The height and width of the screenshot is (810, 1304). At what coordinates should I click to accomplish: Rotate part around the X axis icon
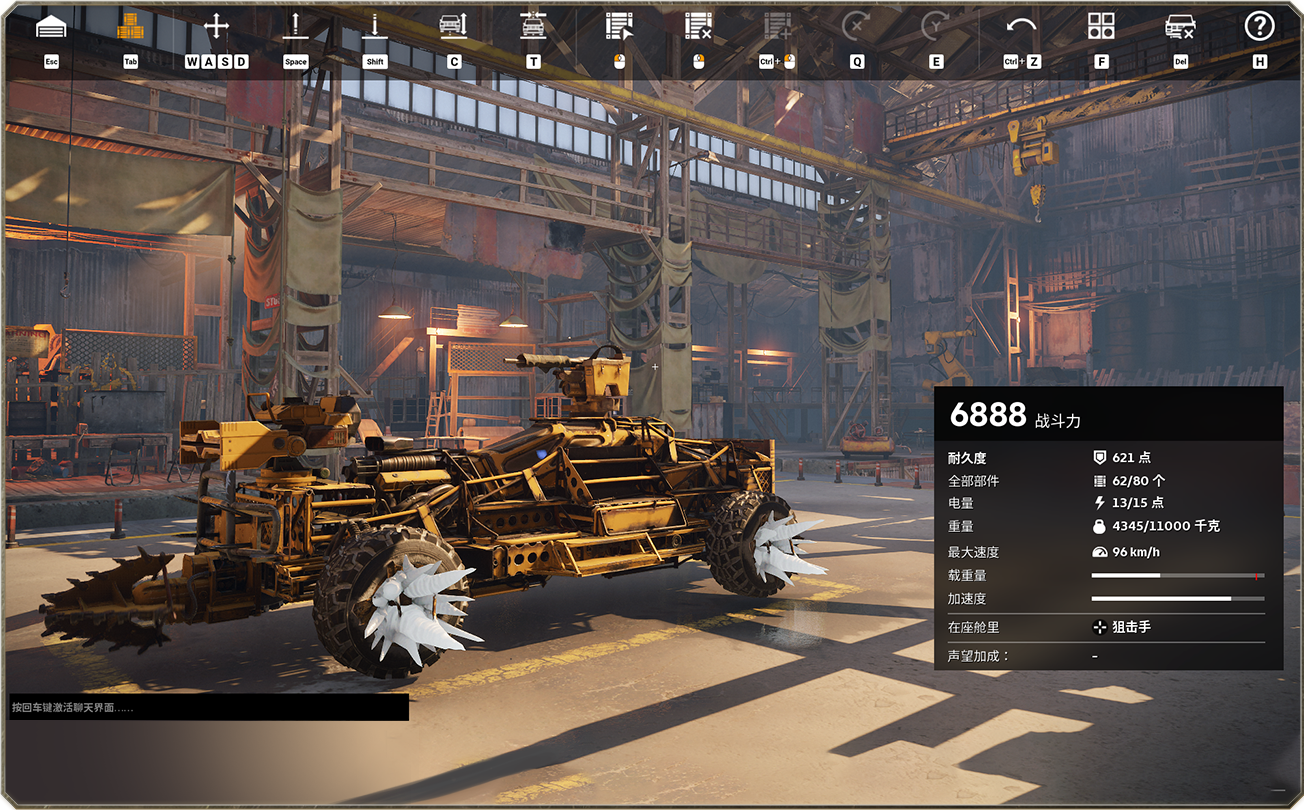(x=856, y=27)
